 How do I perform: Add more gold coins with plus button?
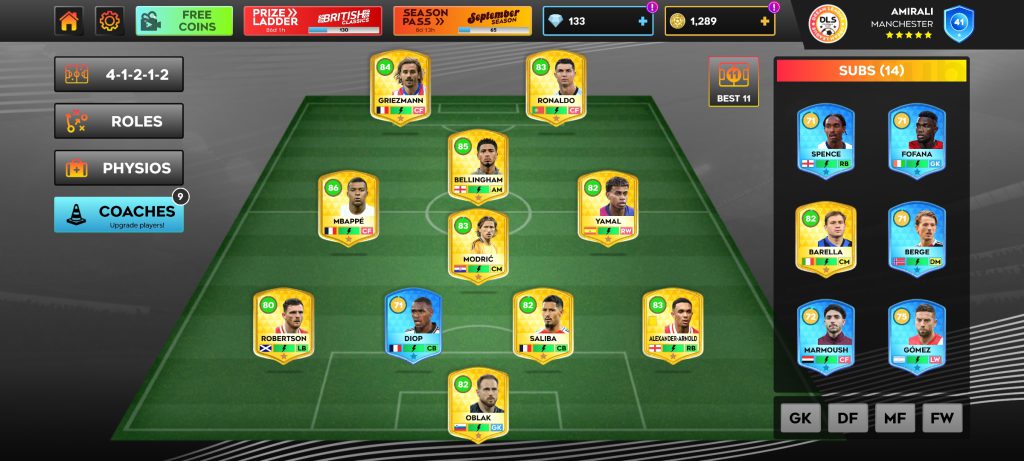click(765, 21)
